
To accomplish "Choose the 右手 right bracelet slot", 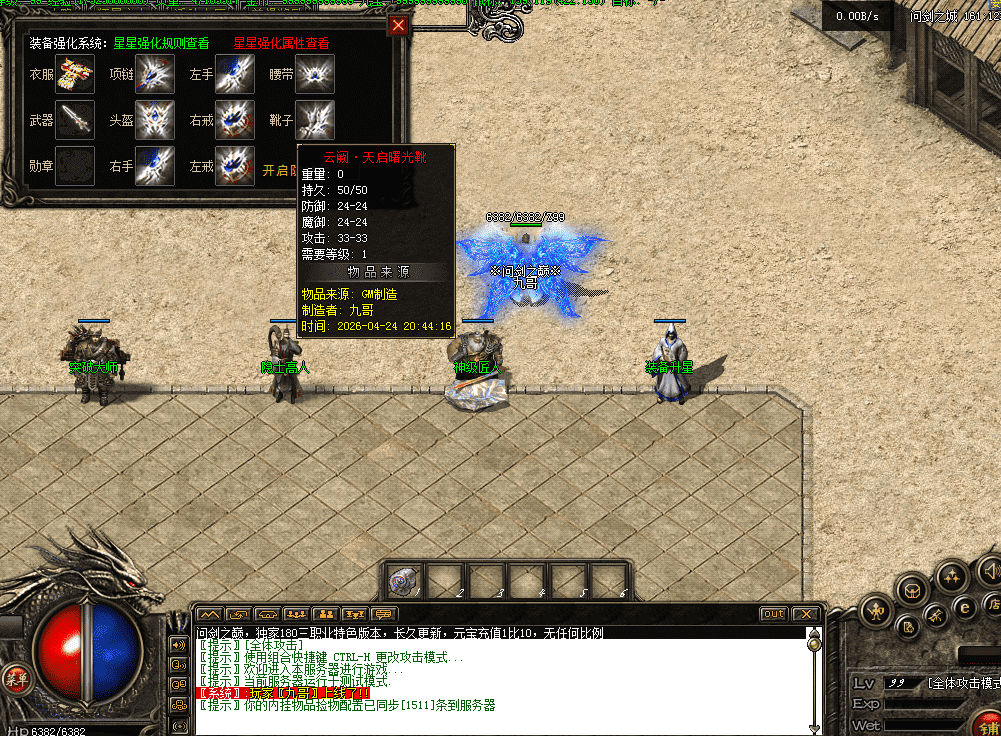I will 155,166.
